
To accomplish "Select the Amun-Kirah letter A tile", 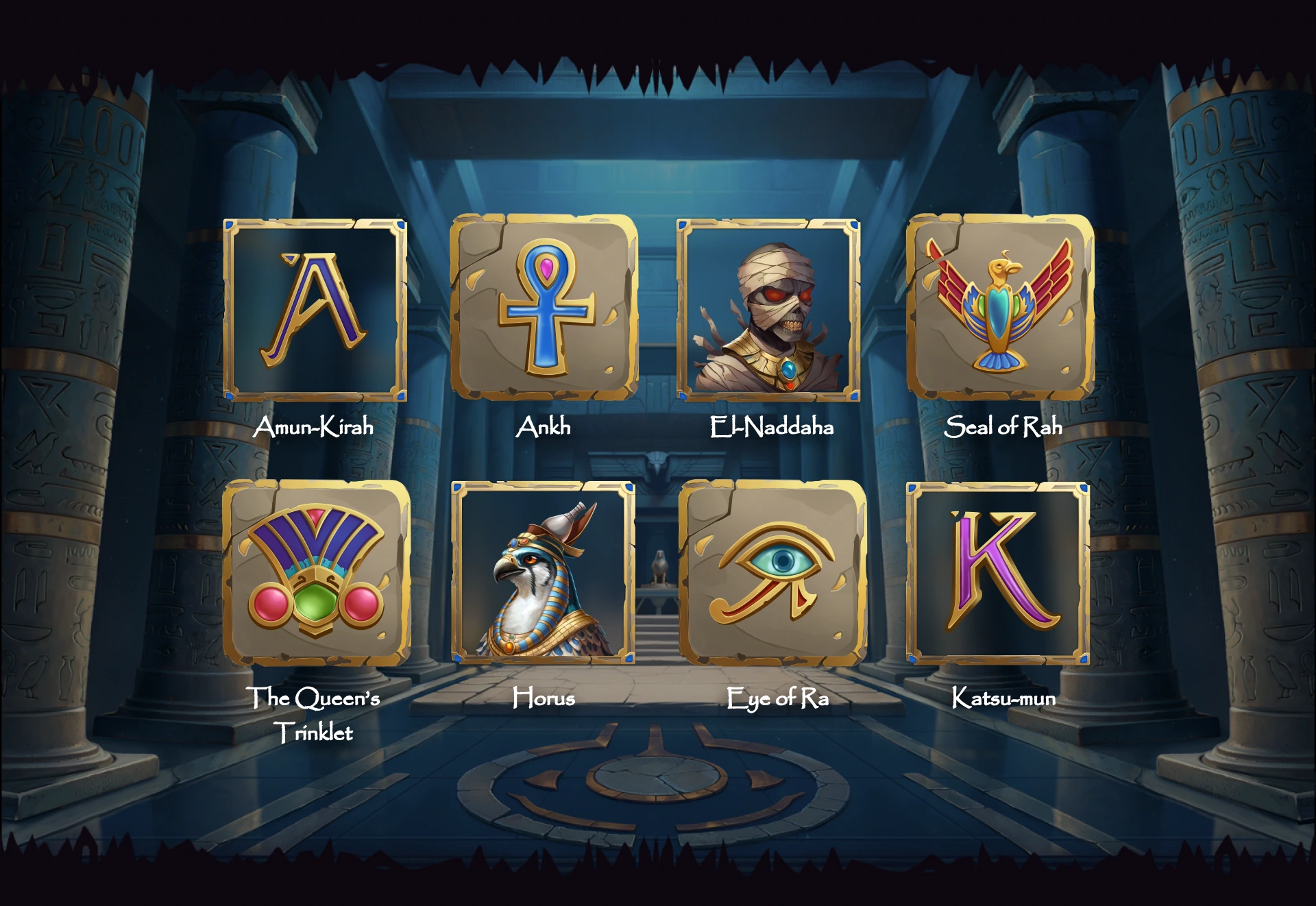I will point(315,310).
